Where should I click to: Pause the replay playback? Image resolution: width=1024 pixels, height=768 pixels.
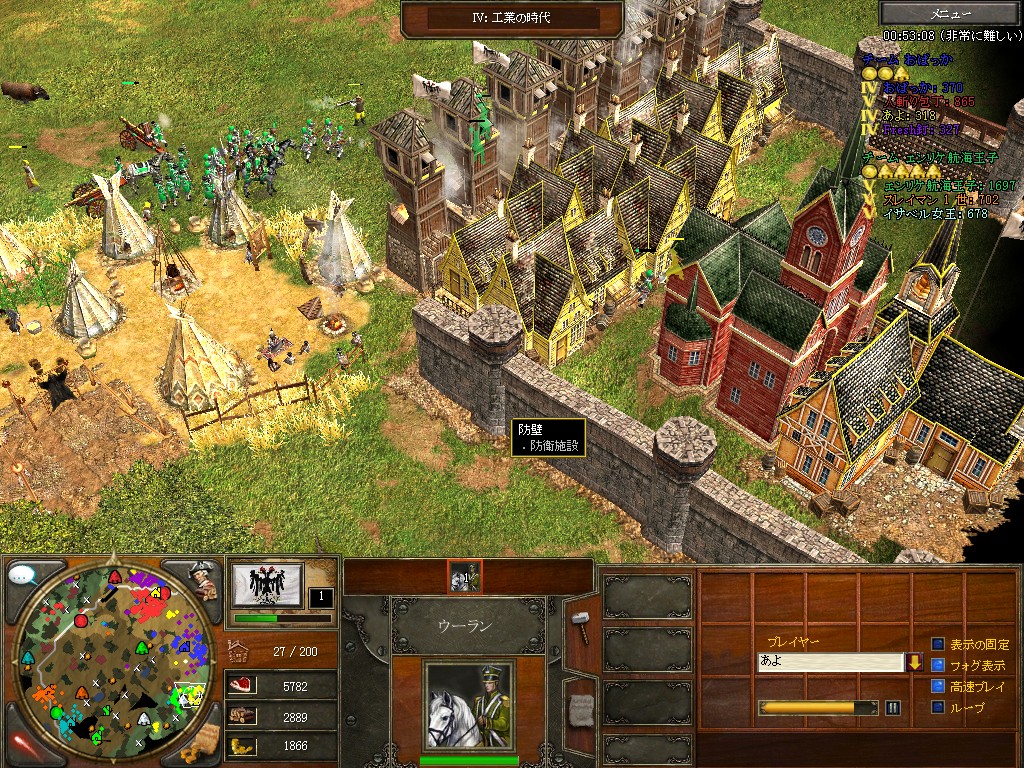[x=893, y=708]
